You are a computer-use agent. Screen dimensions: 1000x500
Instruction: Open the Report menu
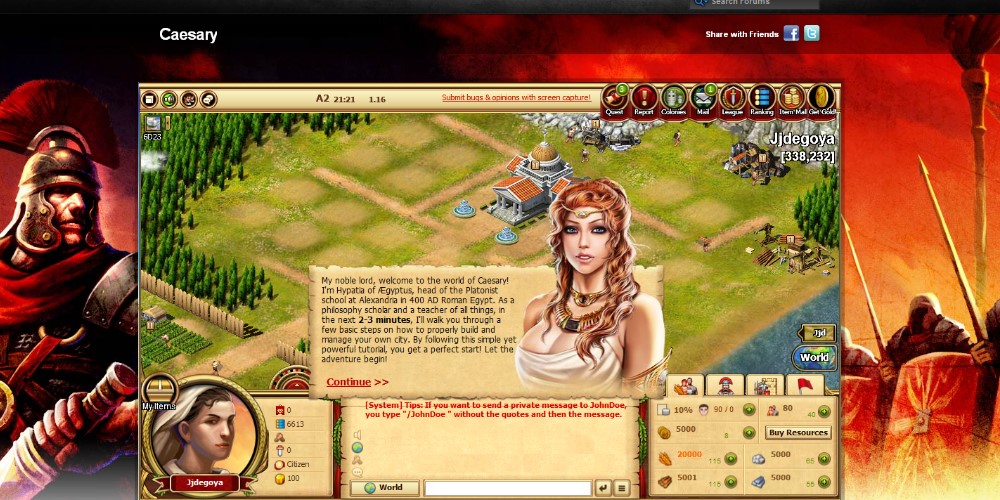[x=644, y=99]
